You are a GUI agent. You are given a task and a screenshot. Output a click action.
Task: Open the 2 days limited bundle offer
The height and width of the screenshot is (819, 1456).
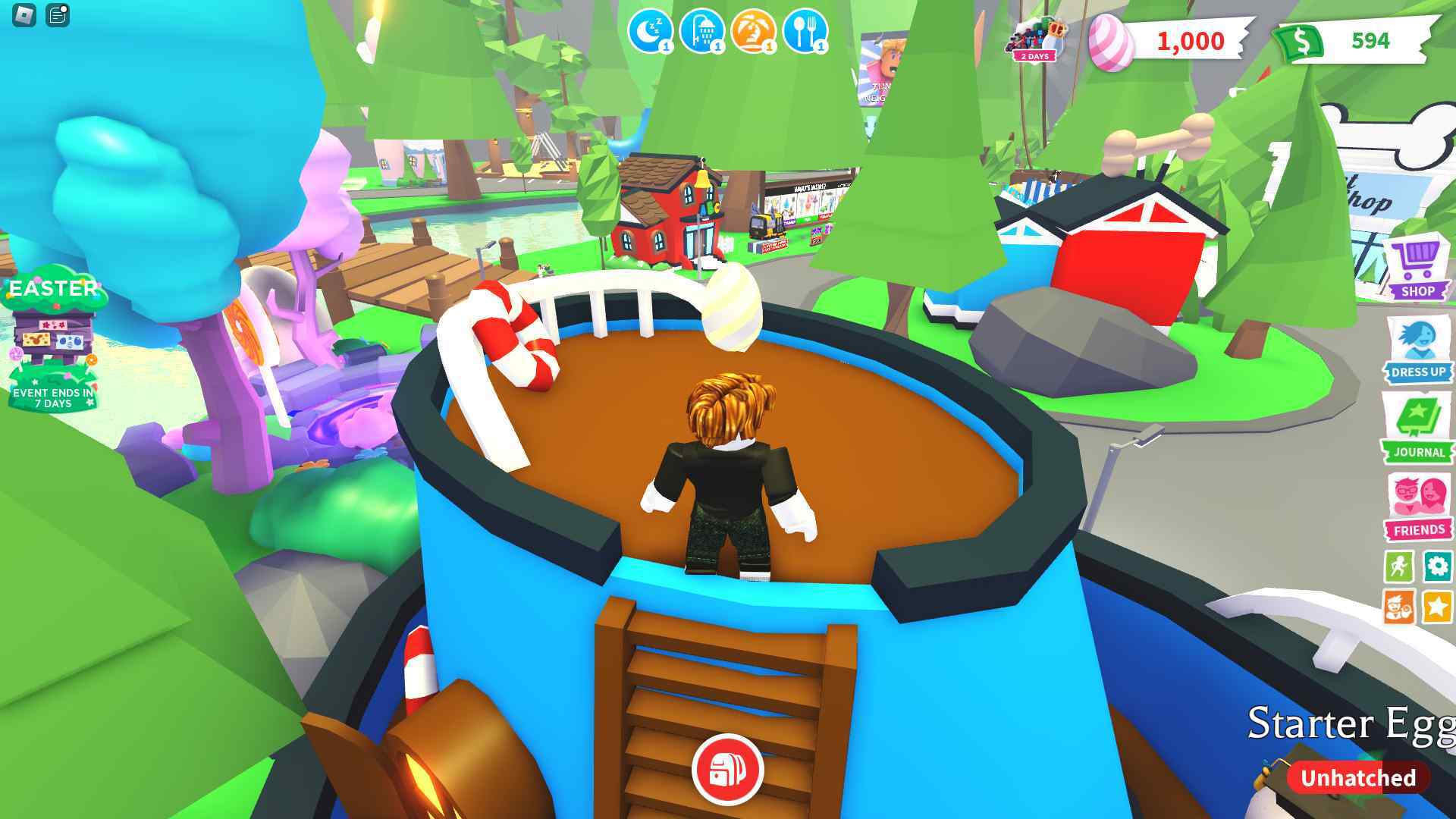pyautogui.click(x=1036, y=39)
